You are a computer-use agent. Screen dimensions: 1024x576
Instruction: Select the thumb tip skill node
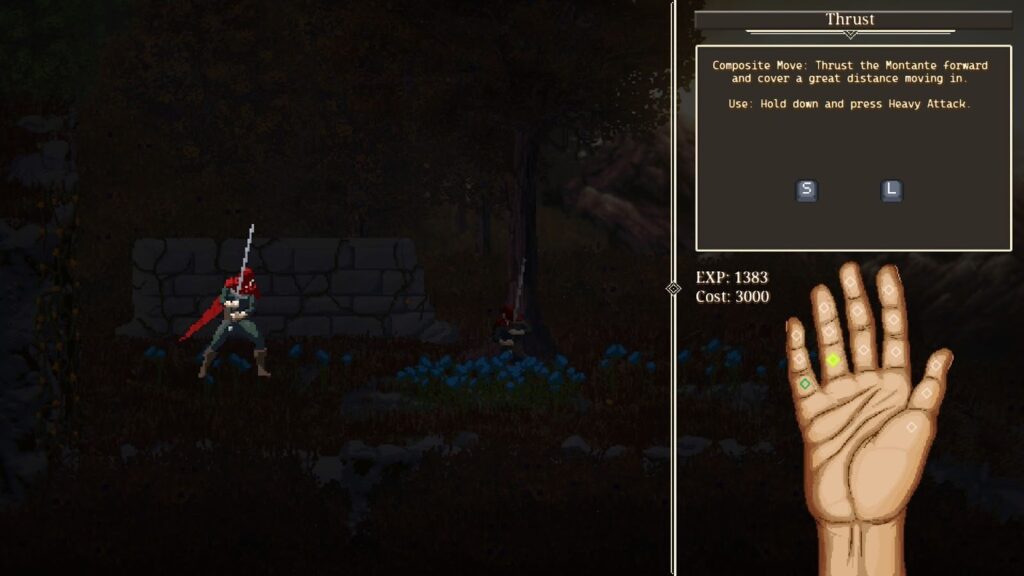coord(936,366)
